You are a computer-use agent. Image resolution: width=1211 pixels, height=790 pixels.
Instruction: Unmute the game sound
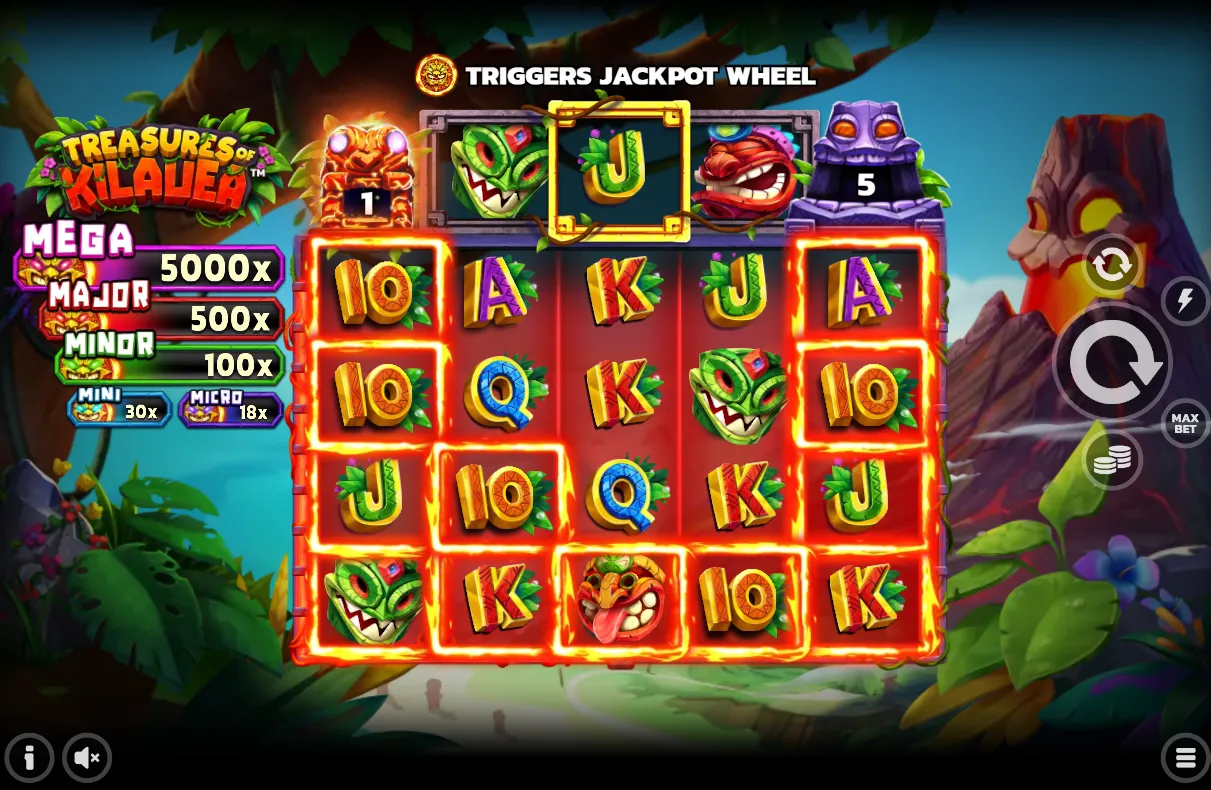click(x=87, y=758)
